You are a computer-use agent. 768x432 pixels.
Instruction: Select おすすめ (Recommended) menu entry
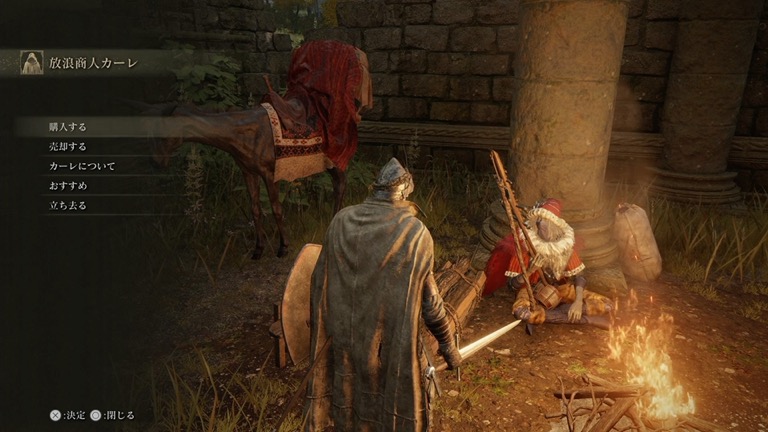(68, 185)
